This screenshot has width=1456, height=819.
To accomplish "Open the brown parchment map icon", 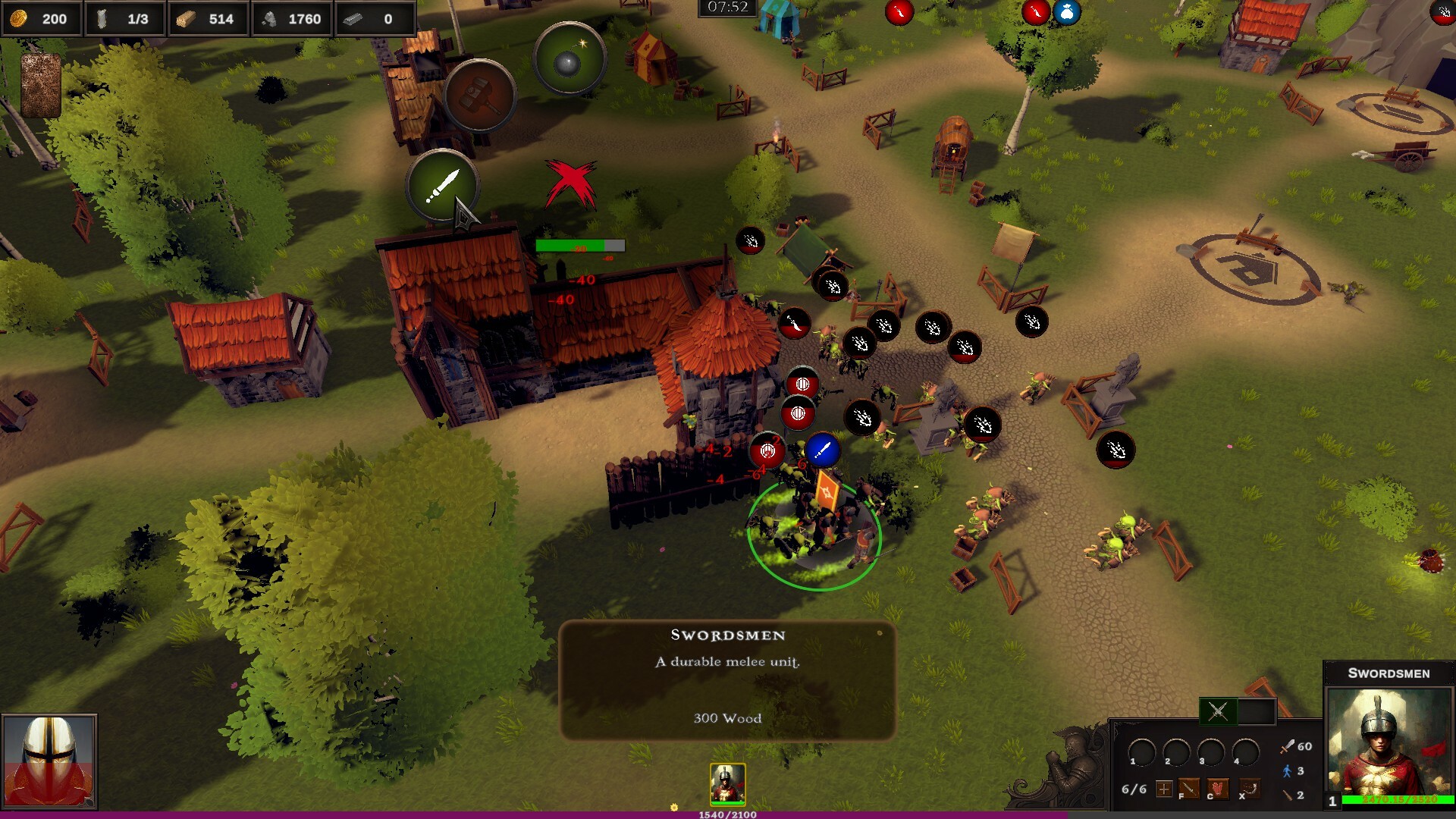I will click(x=41, y=85).
